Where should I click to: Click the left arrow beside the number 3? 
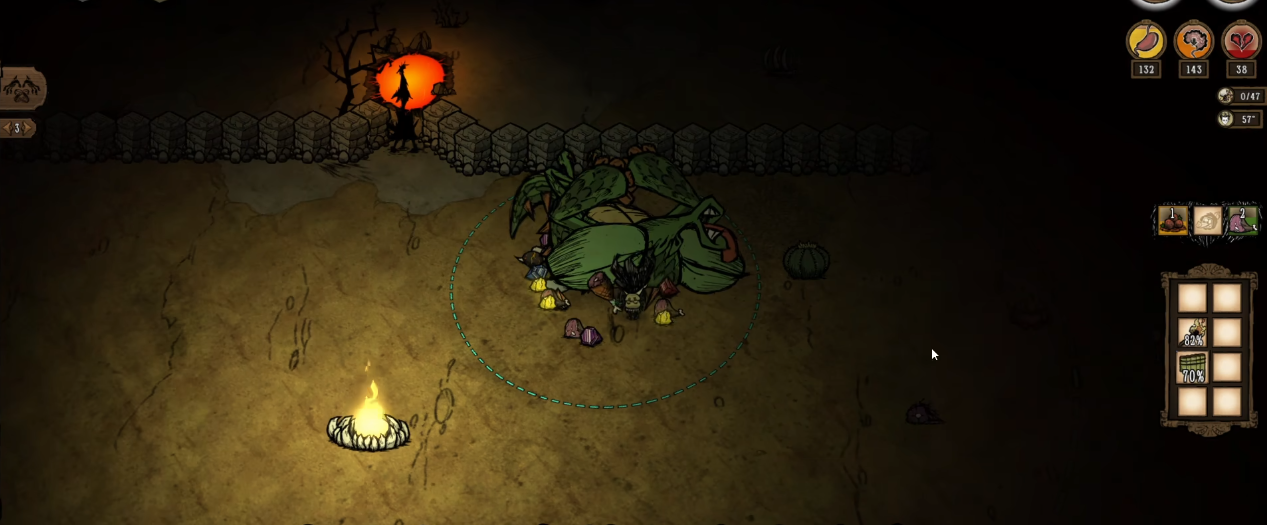coord(6,128)
